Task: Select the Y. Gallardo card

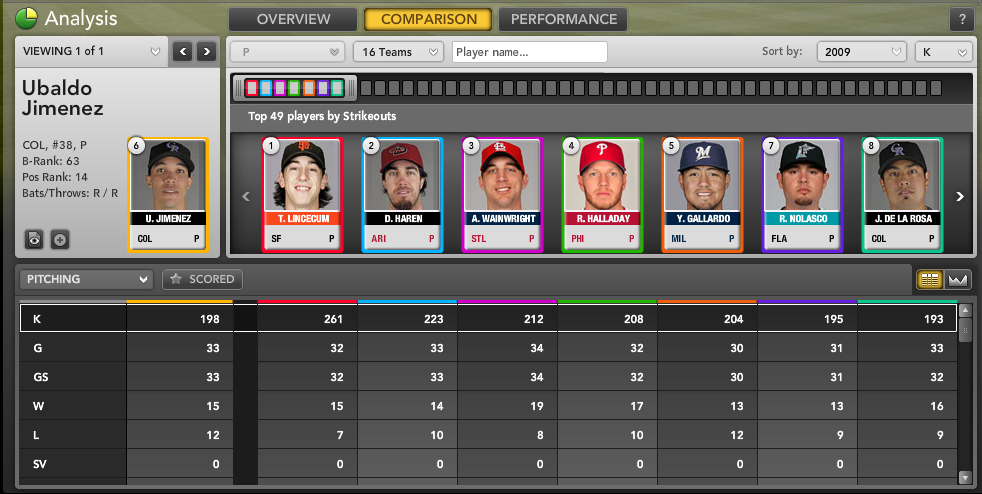Action: (702, 194)
